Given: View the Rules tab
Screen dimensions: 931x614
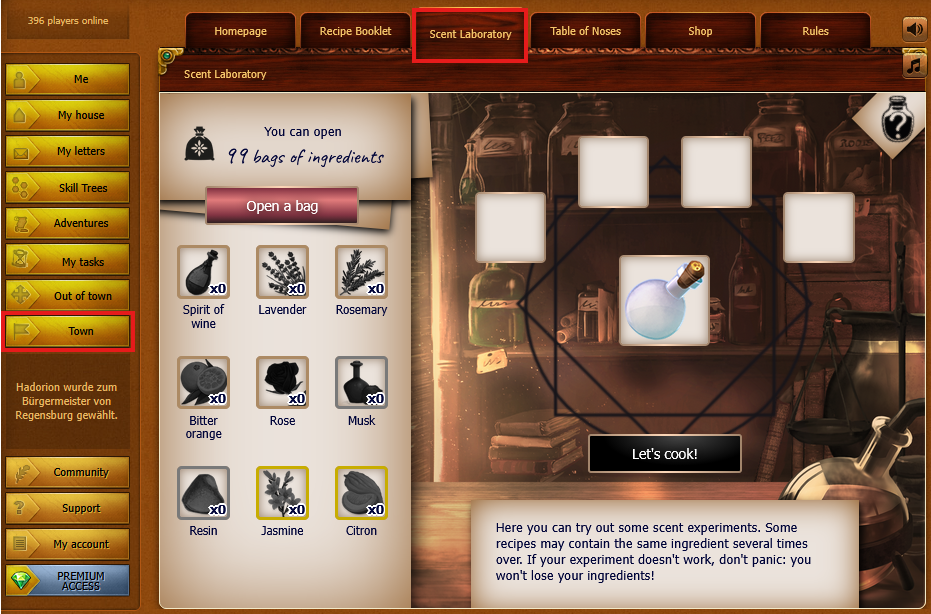Looking at the screenshot, I should [x=815, y=31].
